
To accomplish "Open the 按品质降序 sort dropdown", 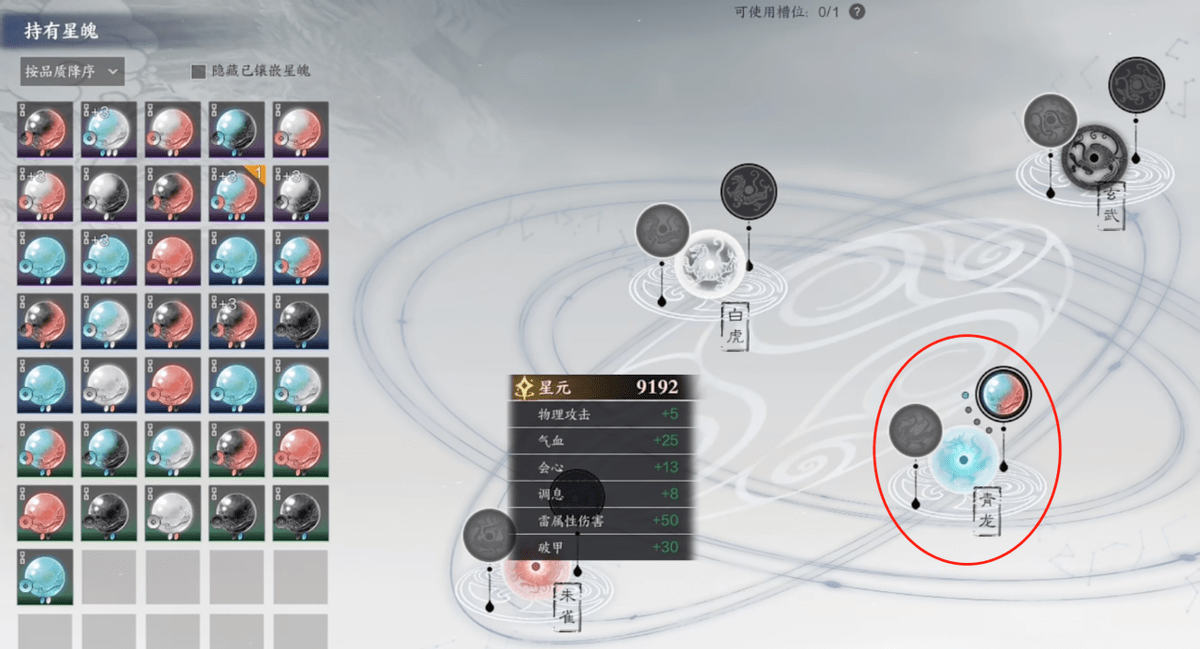I will pyautogui.click(x=71, y=71).
